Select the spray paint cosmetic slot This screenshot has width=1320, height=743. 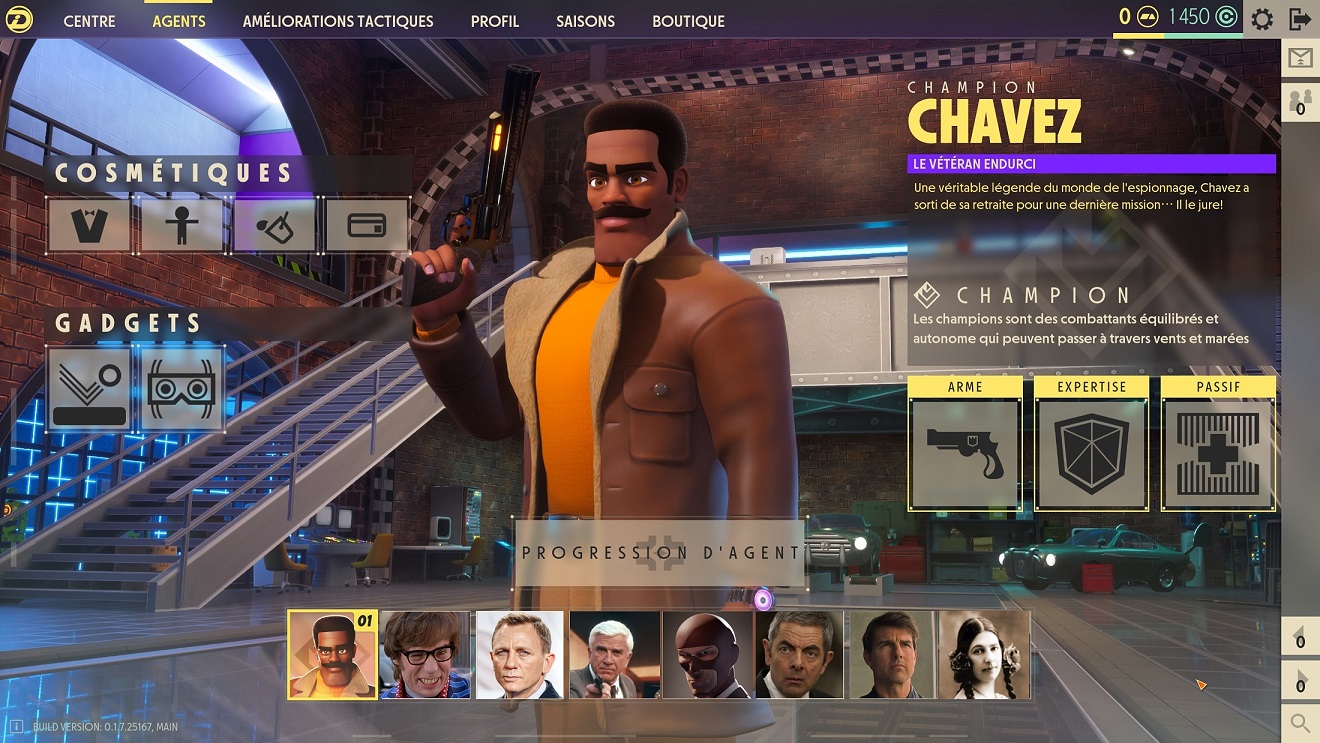click(274, 225)
